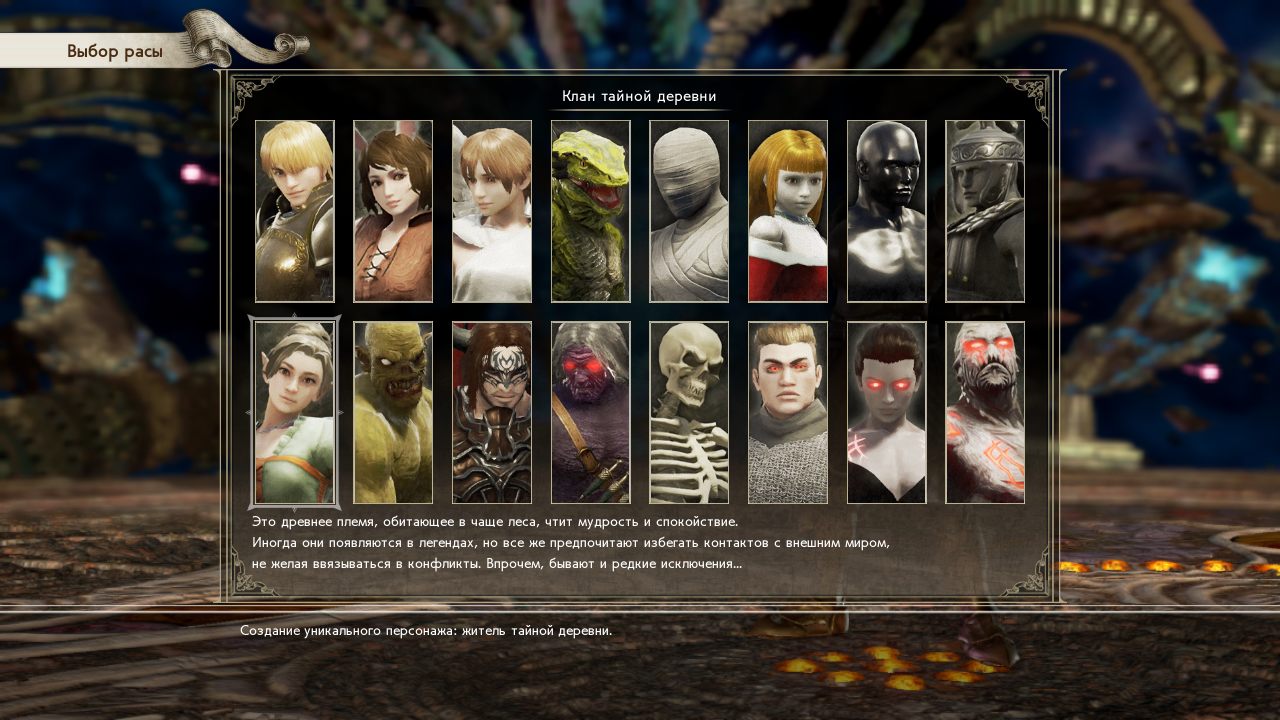Choose the bandaged mummy race portrait
The width and height of the screenshot is (1280, 720).
click(689, 211)
